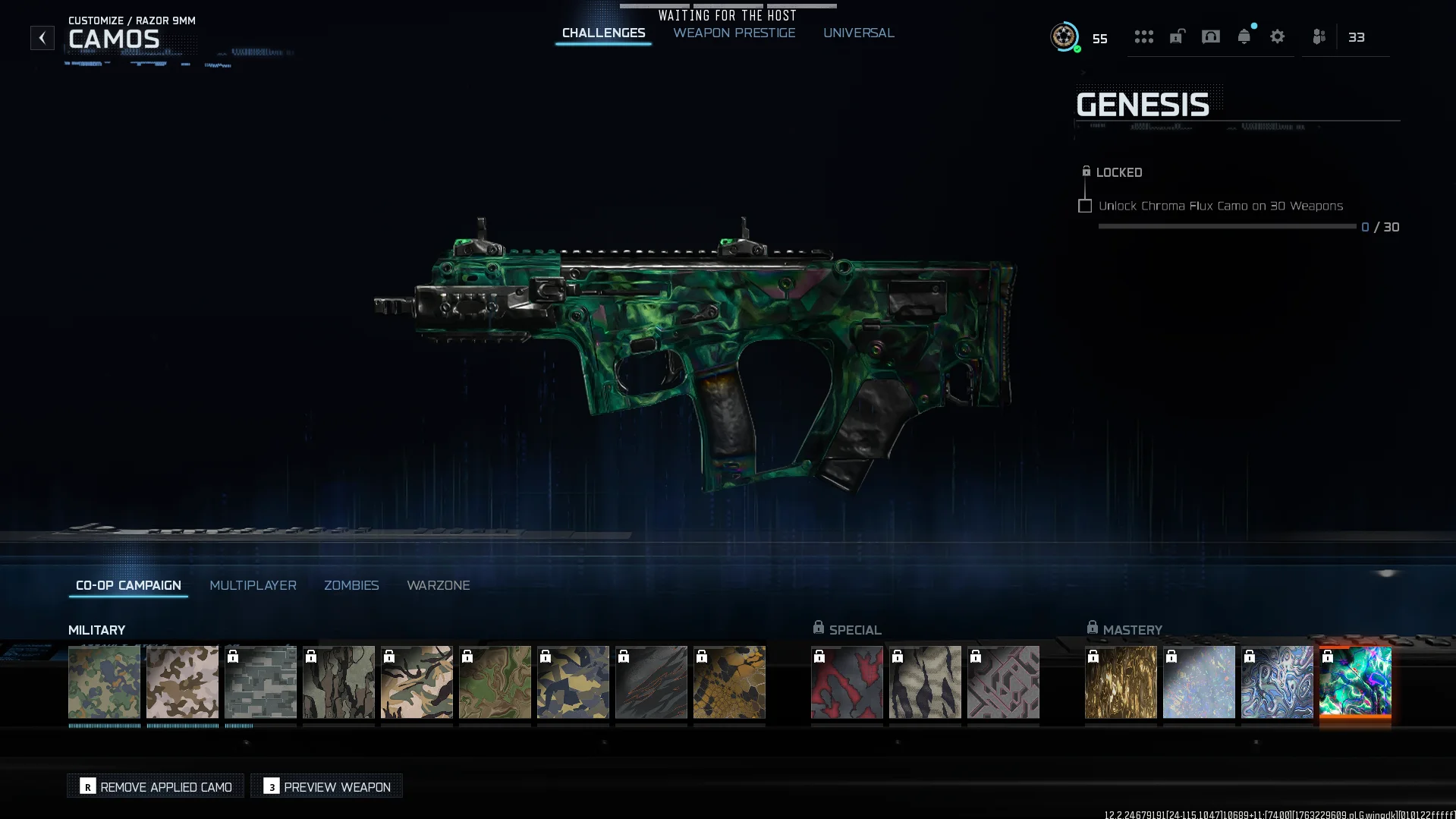The height and width of the screenshot is (819, 1456).
Task: Switch to the Multiplayer camo category
Action: [x=253, y=585]
